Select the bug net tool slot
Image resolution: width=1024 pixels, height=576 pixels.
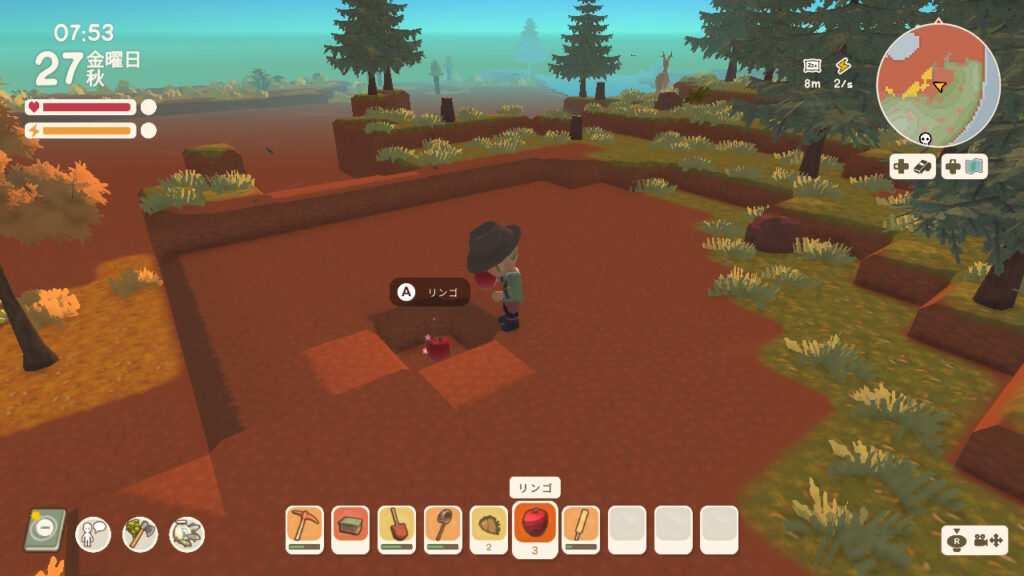442,526
